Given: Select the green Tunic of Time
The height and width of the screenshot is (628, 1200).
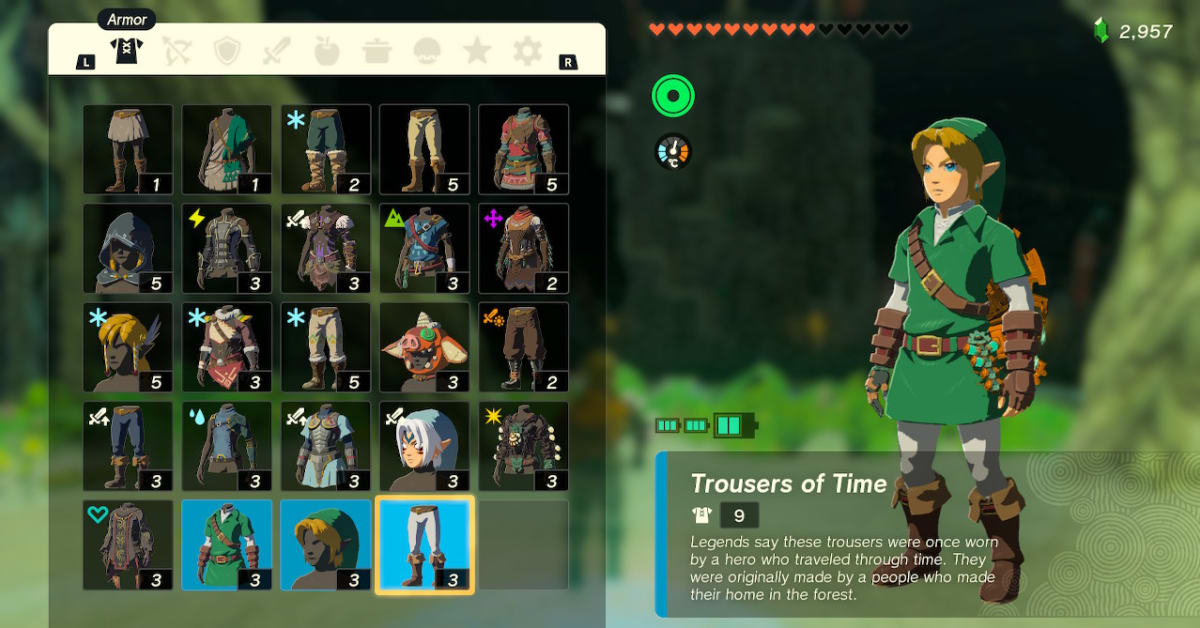Looking at the screenshot, I should coord(226,545).
